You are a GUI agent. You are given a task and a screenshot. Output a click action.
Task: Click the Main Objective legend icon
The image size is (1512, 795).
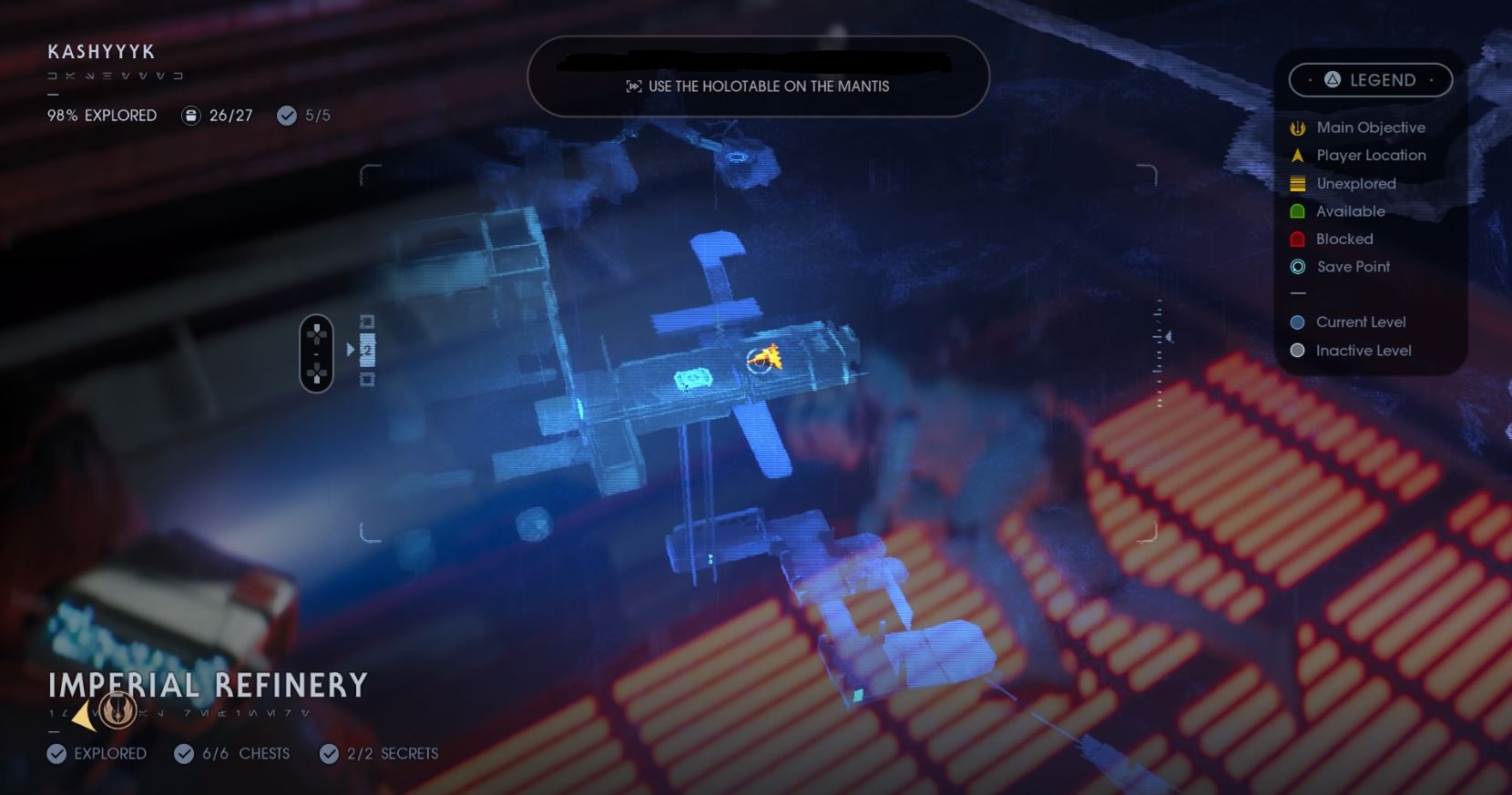pos(1297,127)
